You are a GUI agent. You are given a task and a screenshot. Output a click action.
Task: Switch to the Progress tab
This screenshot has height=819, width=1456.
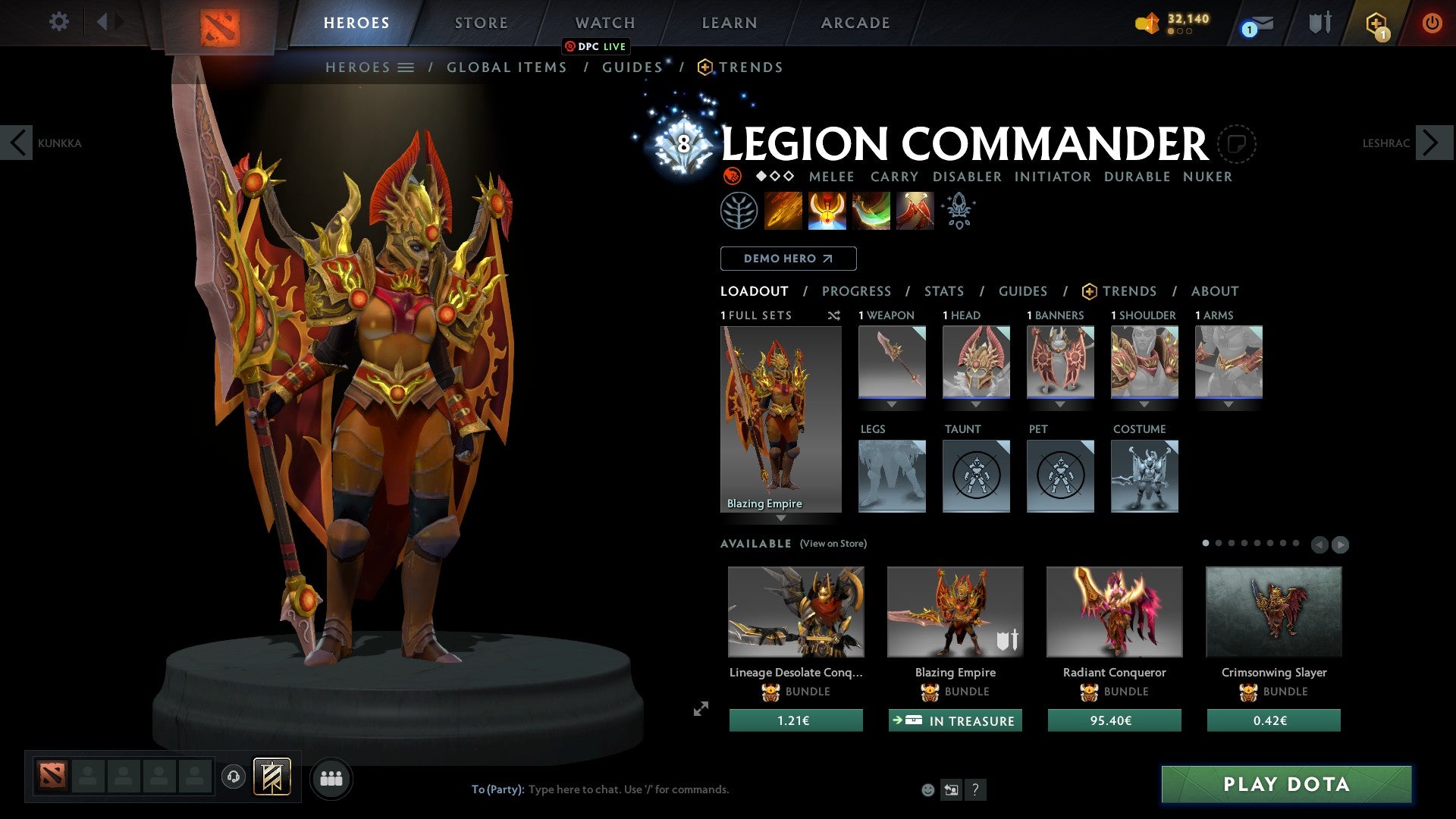click(857, 290)
